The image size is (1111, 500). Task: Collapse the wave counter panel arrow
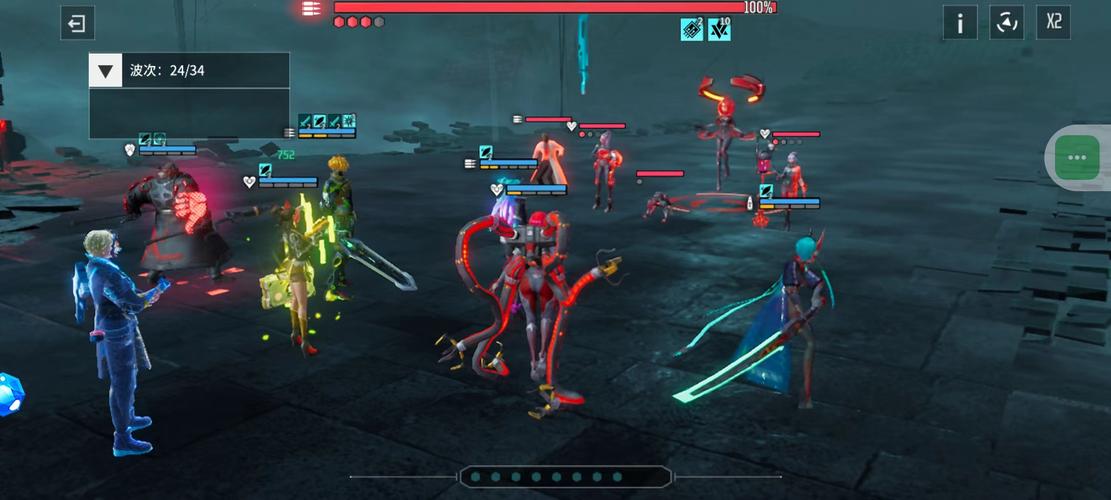tap(105, 70)
